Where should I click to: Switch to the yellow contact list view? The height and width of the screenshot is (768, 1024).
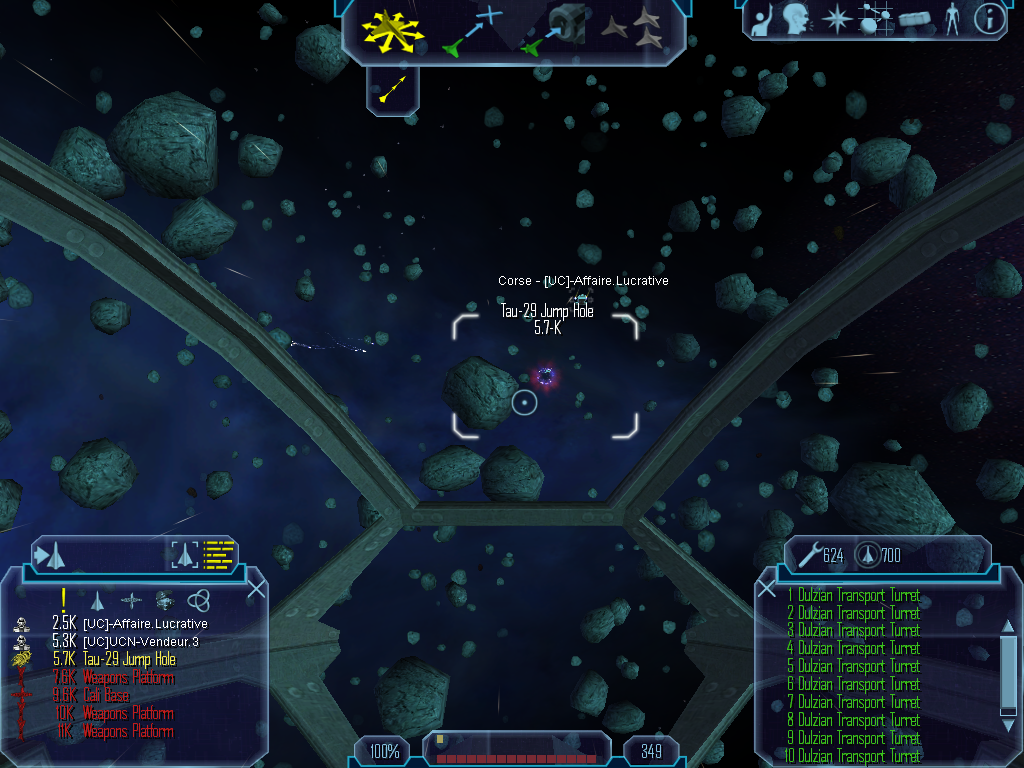click(x=218, y=553)
